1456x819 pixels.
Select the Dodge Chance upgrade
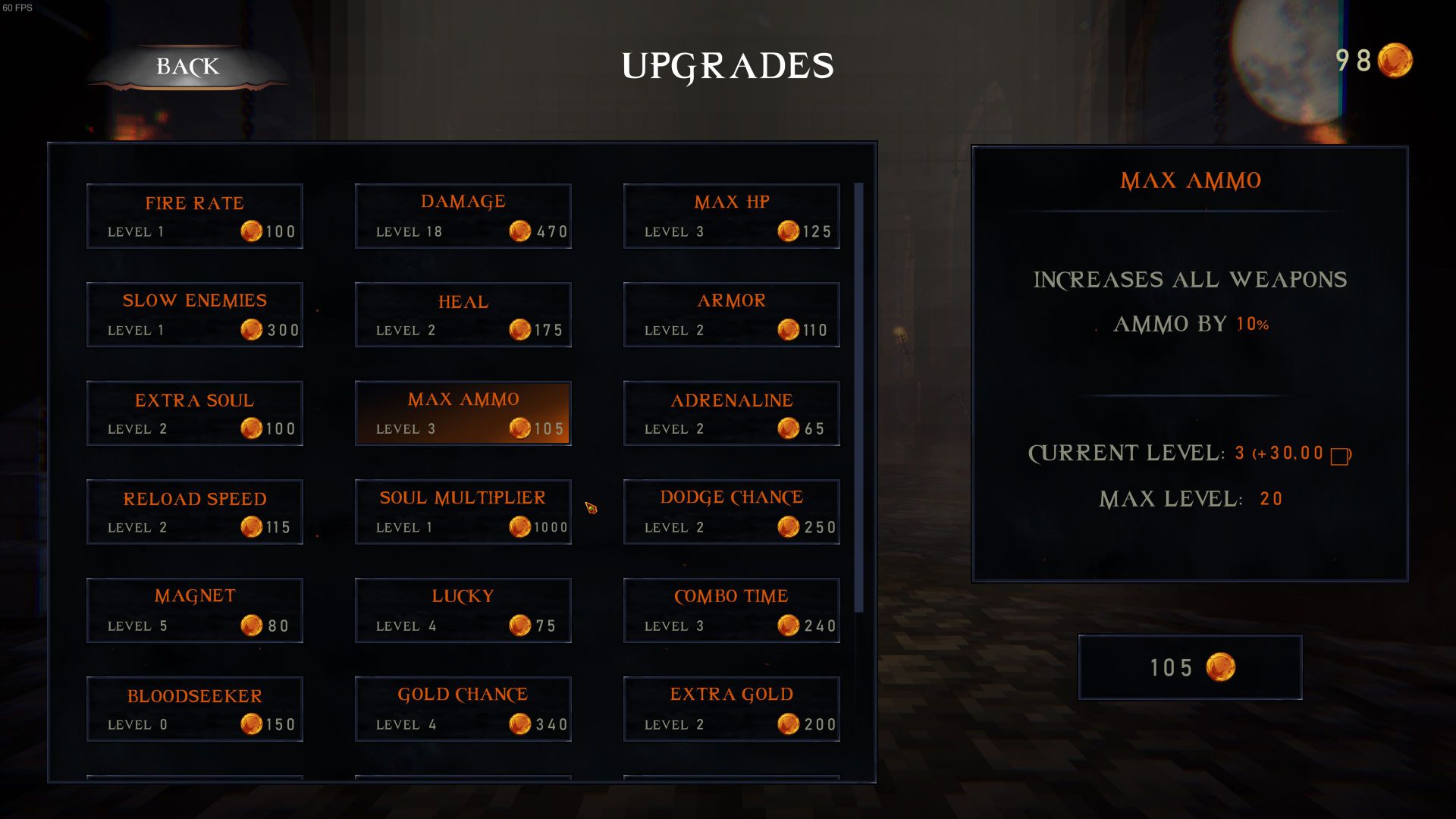[x=732, y=512]
